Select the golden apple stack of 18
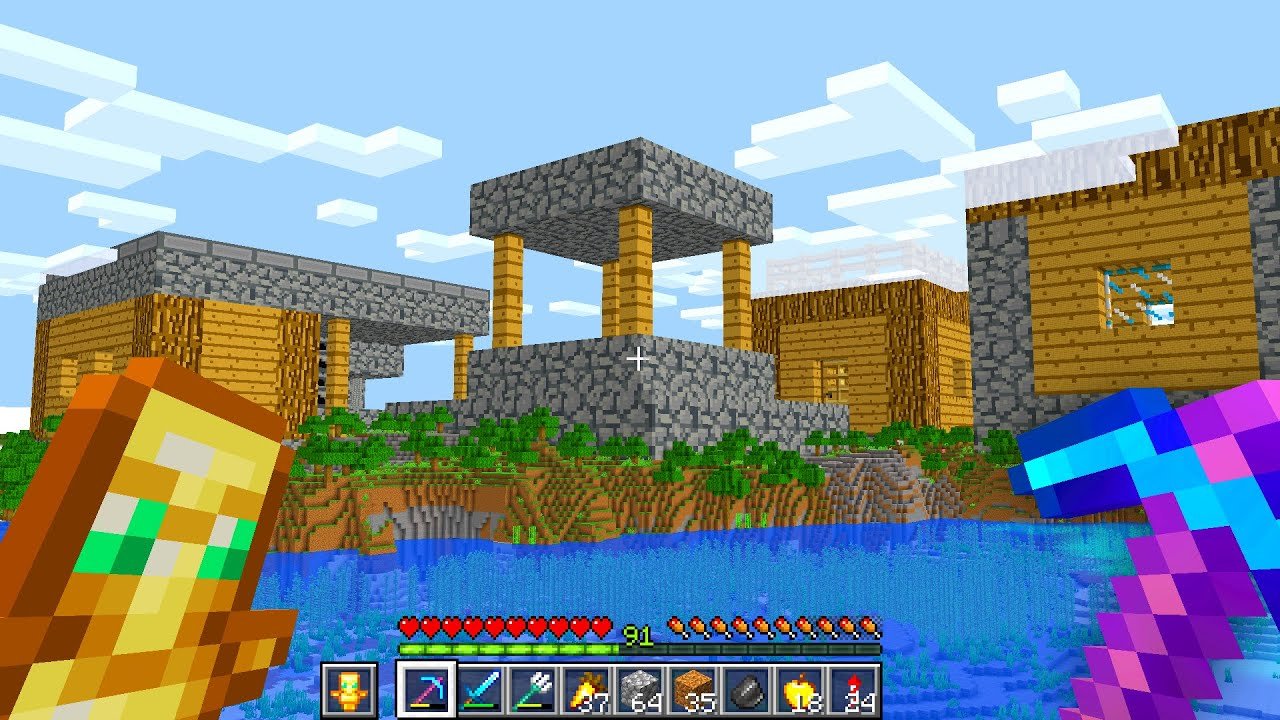Viewport: 1280px width, 720px height. point(802,689)
